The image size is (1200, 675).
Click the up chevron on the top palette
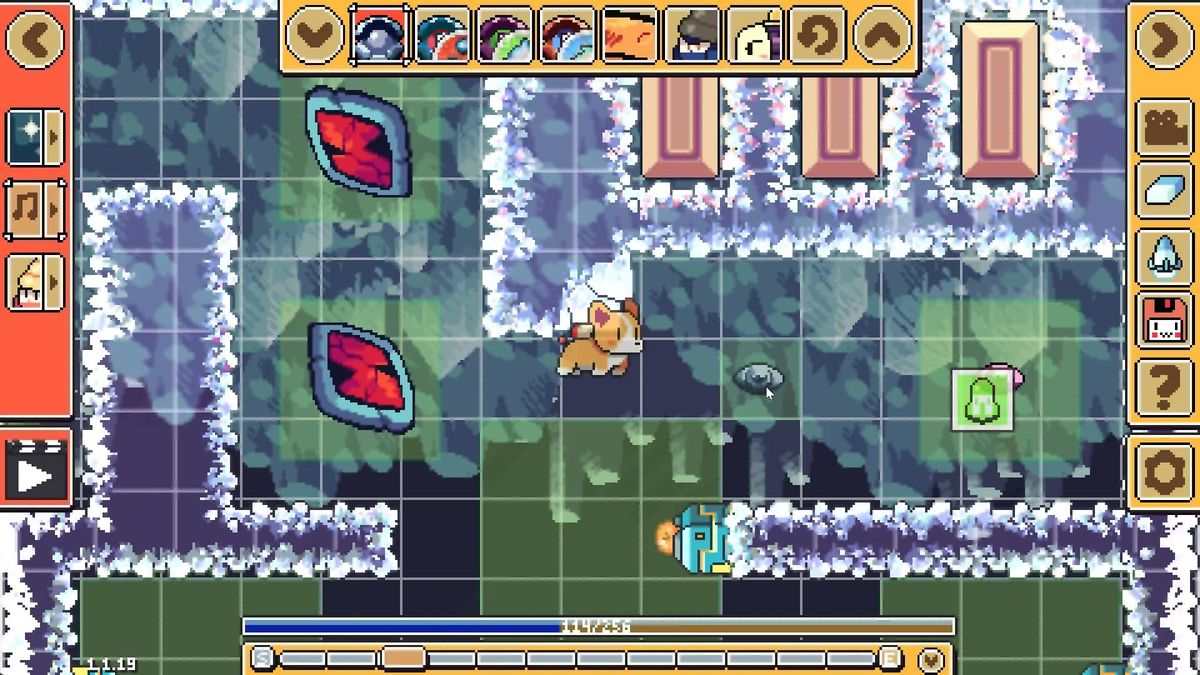tap(881, 36)
